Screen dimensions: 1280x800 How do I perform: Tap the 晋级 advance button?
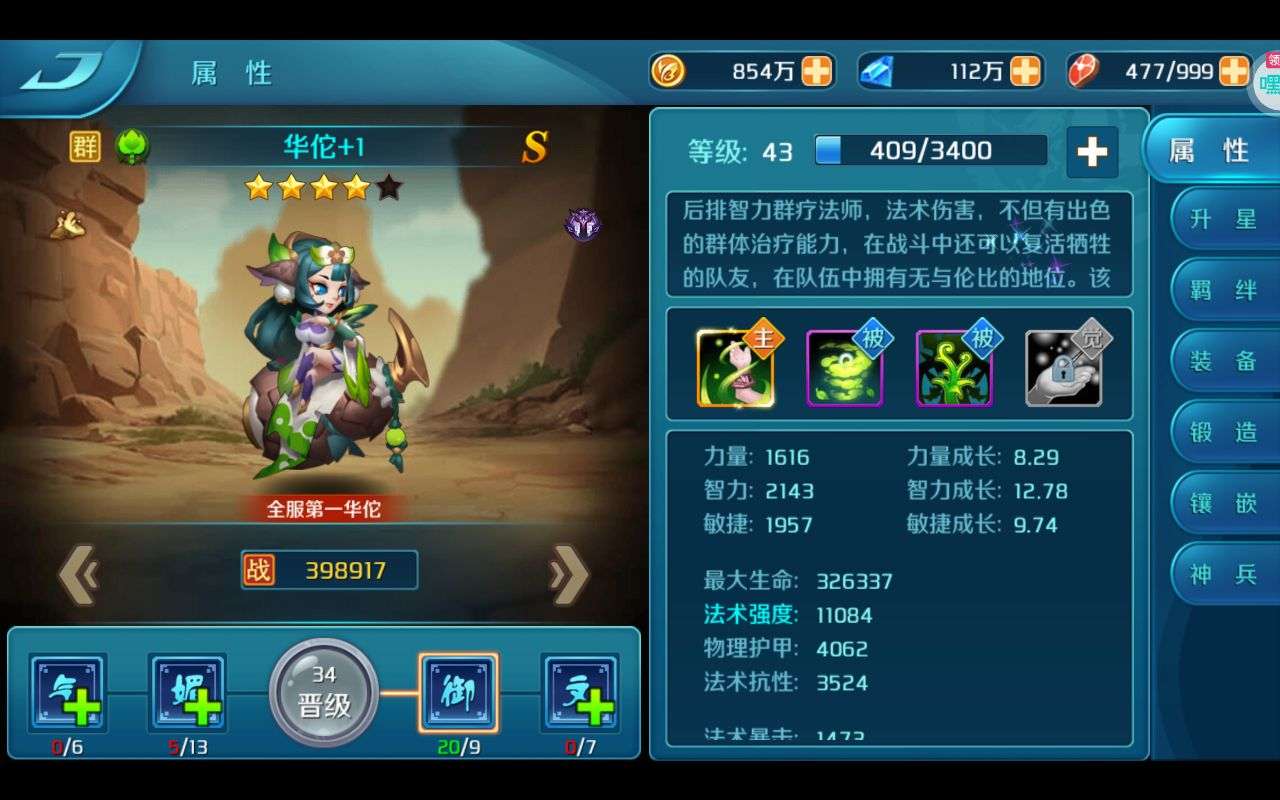tap(324, 692)
